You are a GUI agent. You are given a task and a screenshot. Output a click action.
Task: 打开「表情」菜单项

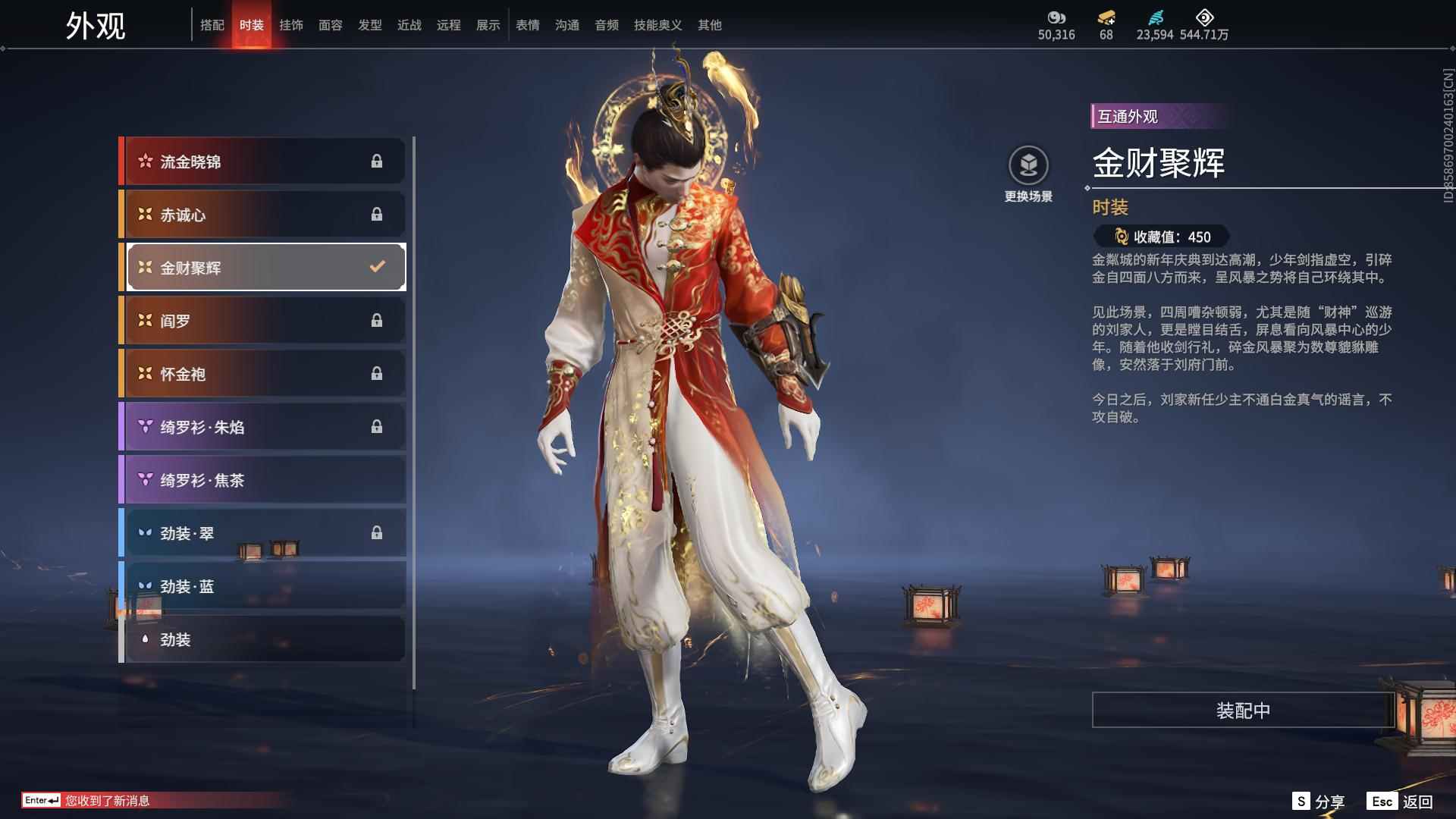tap(527, 24)
